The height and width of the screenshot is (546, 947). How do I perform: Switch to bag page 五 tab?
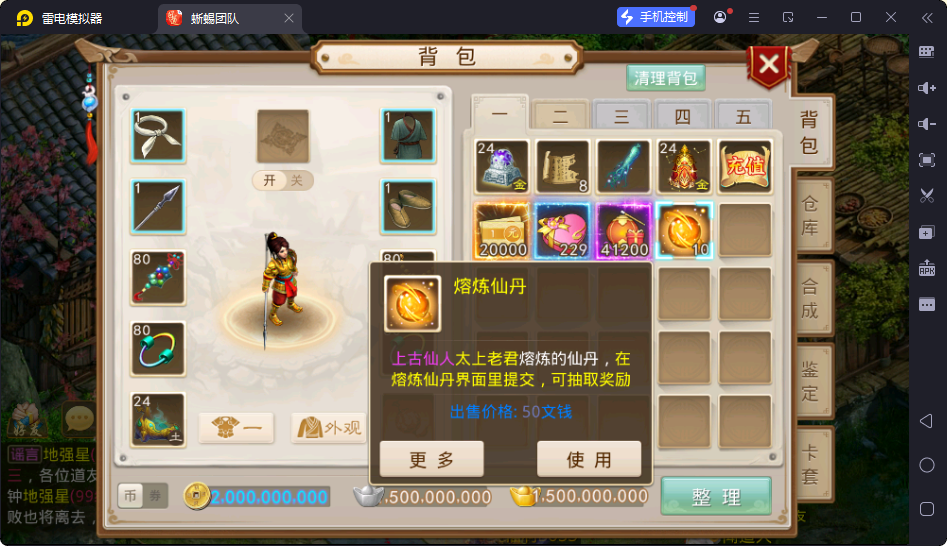(743, 116)
